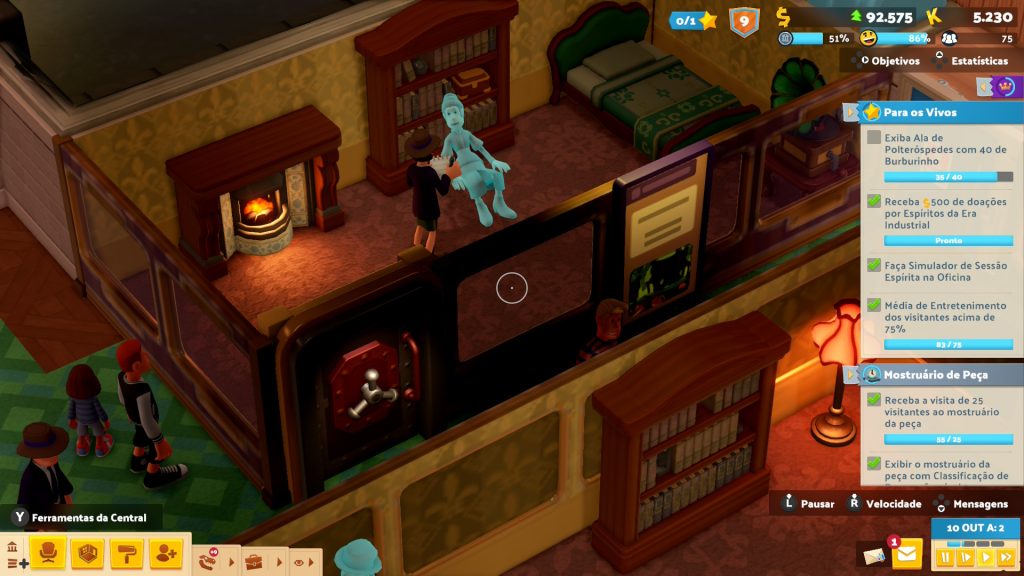The width and height of the screenshot is (1024, 576).
Task: Open the purple crown tab
Action: pos(1003,86)
